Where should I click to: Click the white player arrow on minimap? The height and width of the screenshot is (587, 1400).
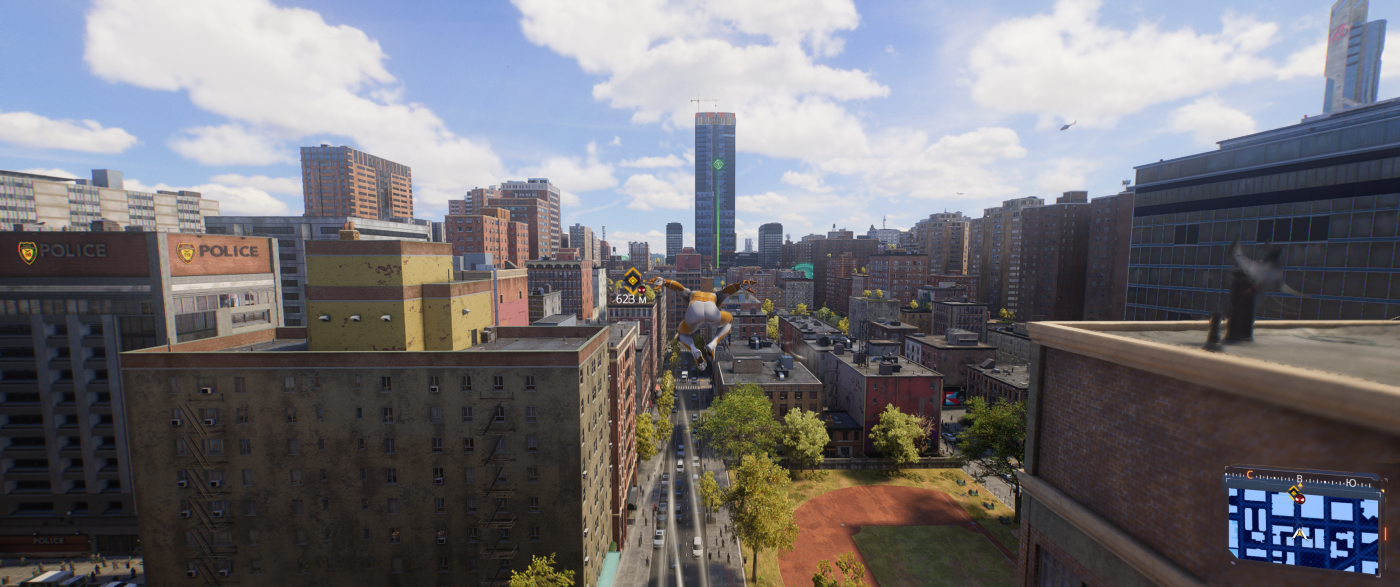[x=1300, y=534]
